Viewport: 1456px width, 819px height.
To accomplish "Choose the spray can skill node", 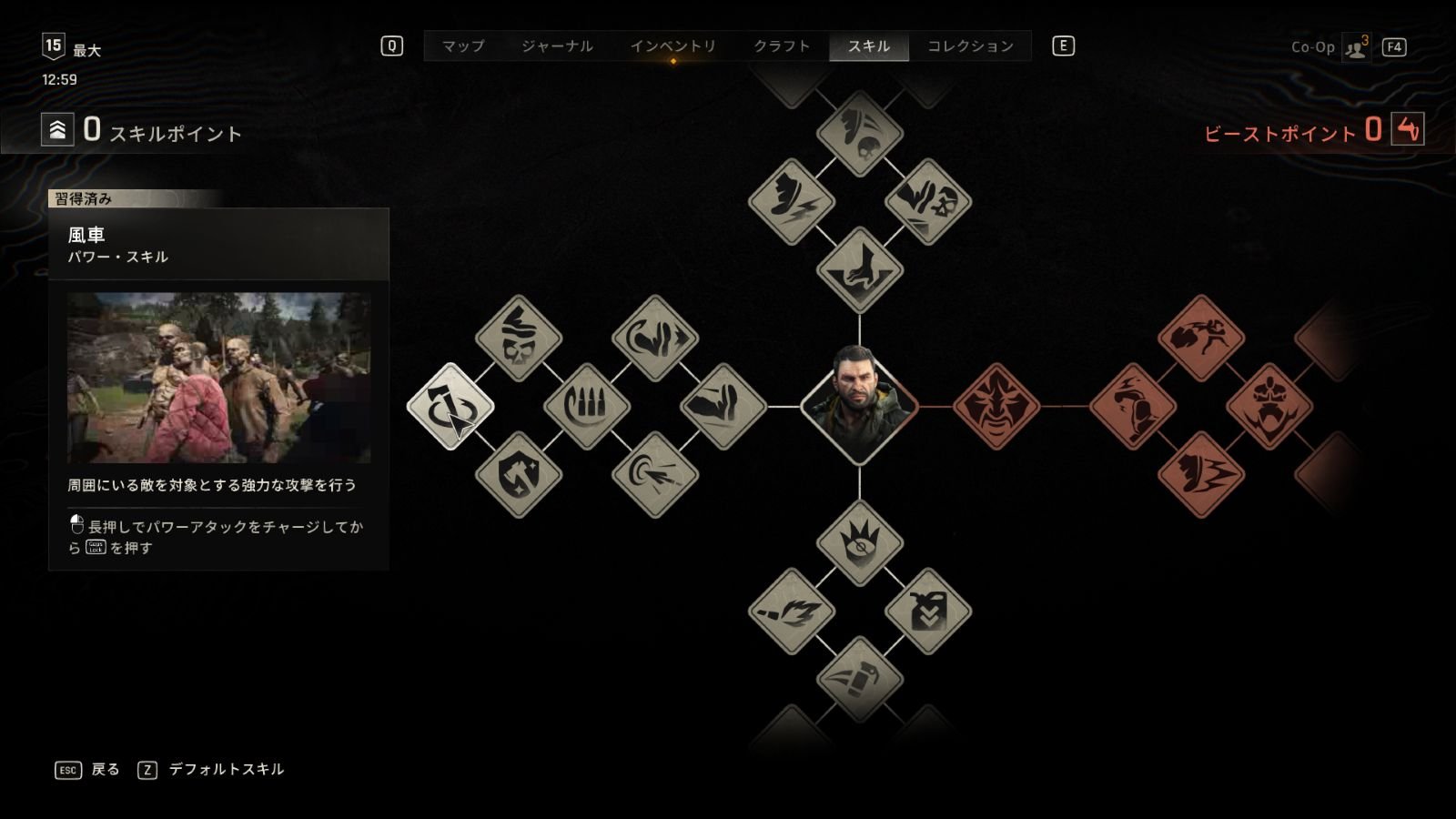I will pos(860,680).
